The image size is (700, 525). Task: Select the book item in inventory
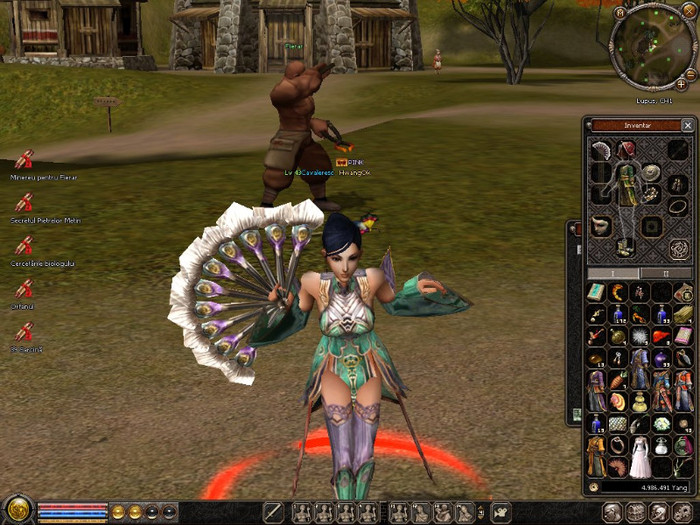[596, 292]
